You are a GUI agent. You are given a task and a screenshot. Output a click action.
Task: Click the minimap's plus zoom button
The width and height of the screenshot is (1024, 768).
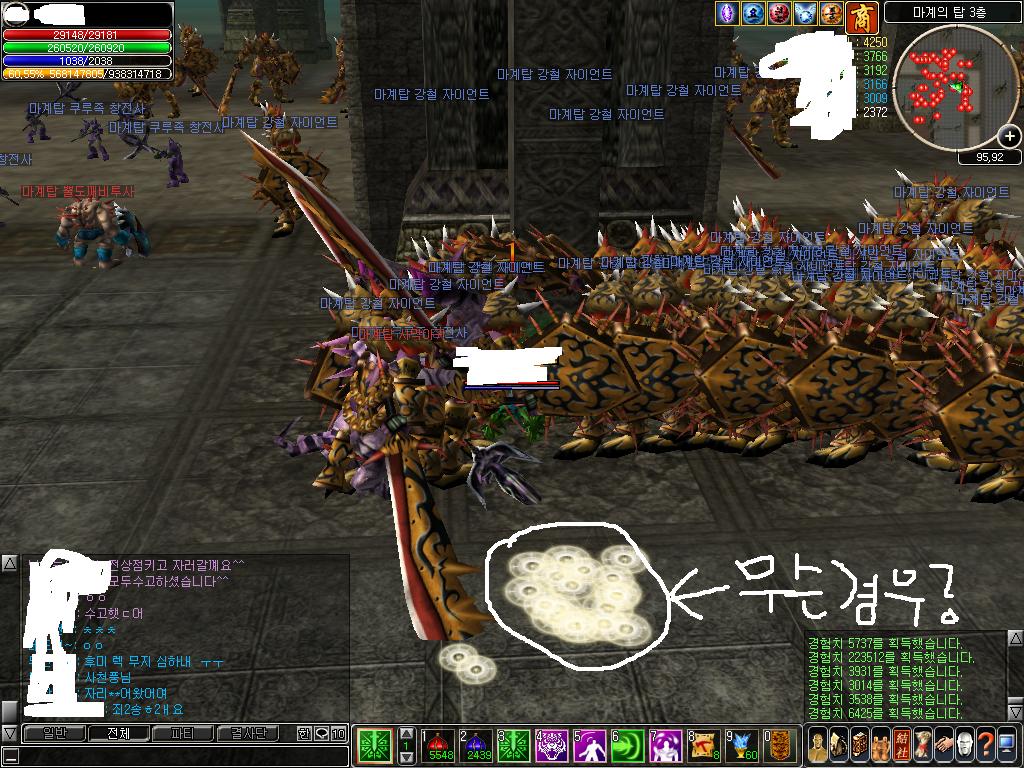click(1009, 135)
